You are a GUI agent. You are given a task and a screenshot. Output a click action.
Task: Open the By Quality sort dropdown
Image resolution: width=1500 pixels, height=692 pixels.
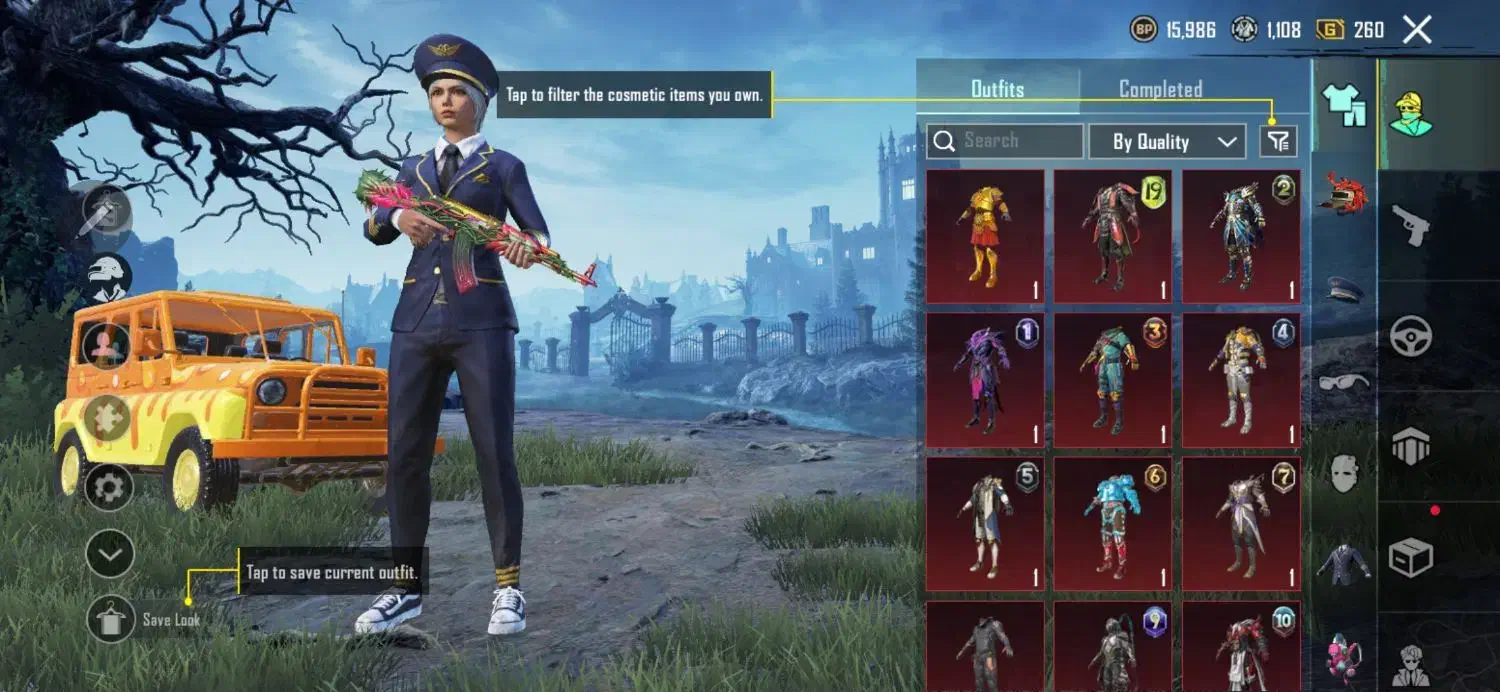pyautogui.click(x=1166, y=142)
